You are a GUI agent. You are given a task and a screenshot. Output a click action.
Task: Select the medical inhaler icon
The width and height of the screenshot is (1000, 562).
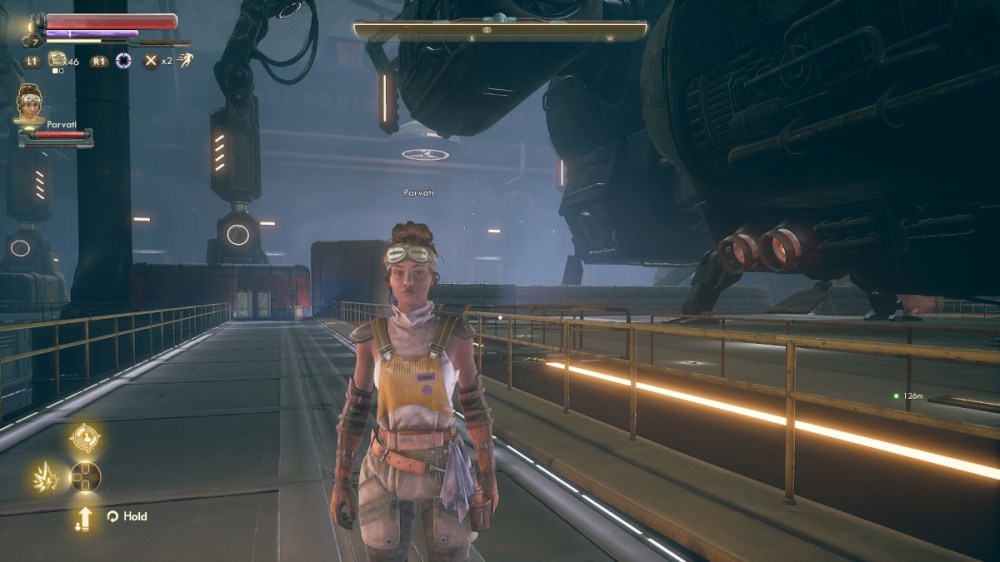coord(58,60)
